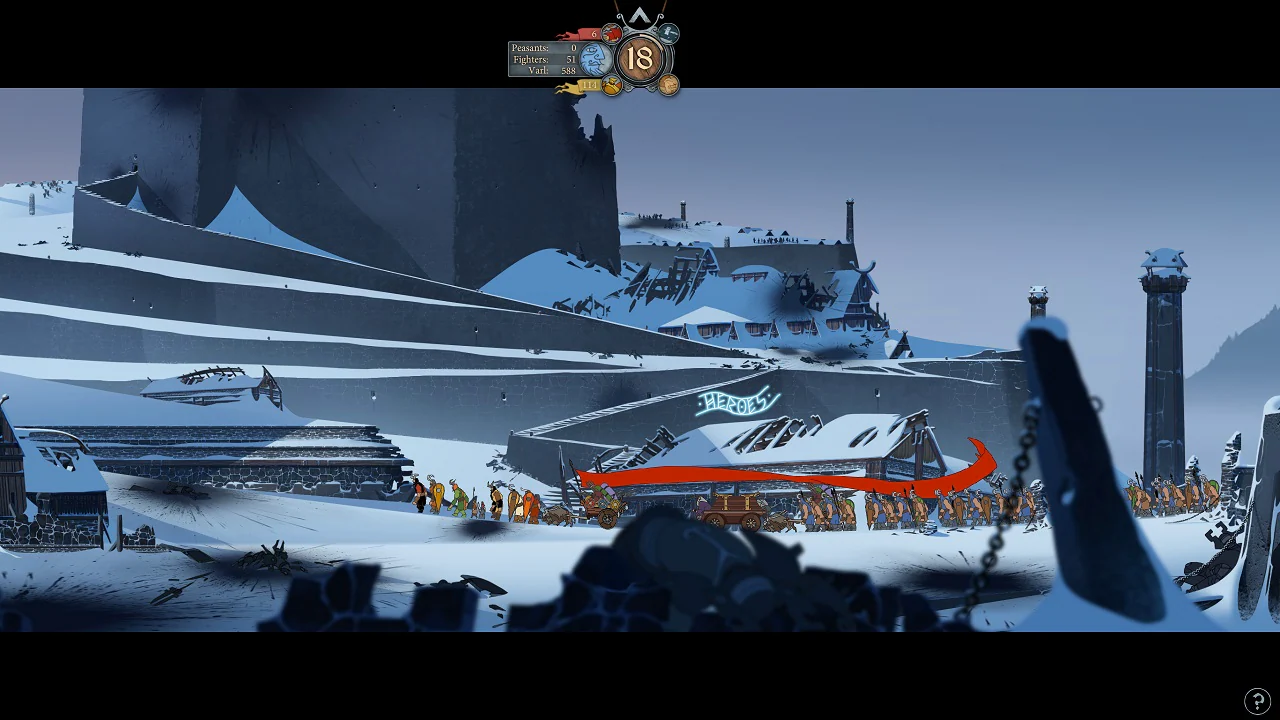Click the renown coin icon
The width and height of the screenshot is (1280, 720).
668,84
